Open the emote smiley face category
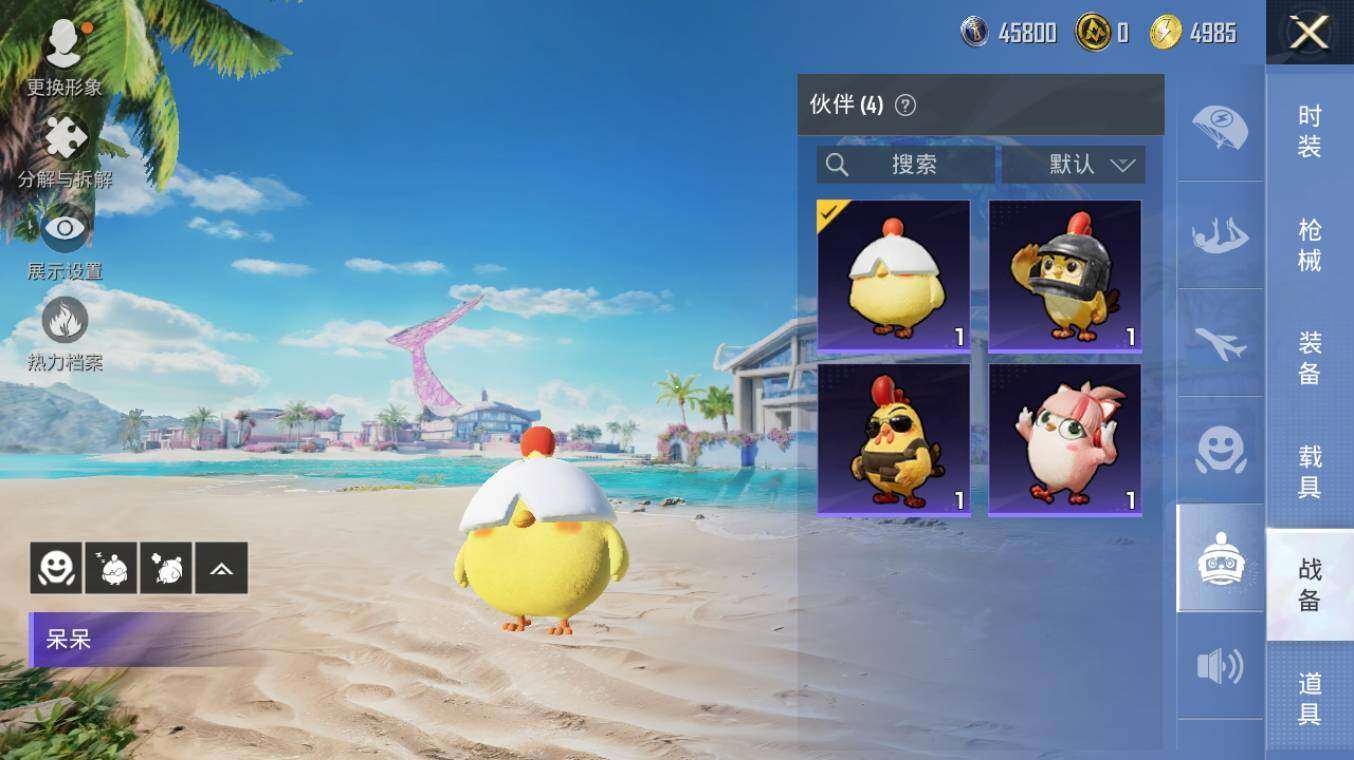The image size is (1354, 760). [1220, 451]
